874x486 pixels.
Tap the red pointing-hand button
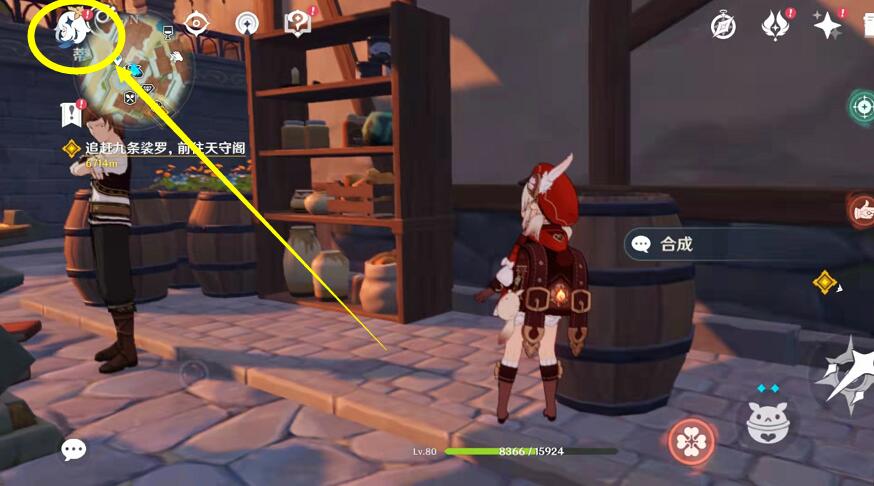pos(862,209)
